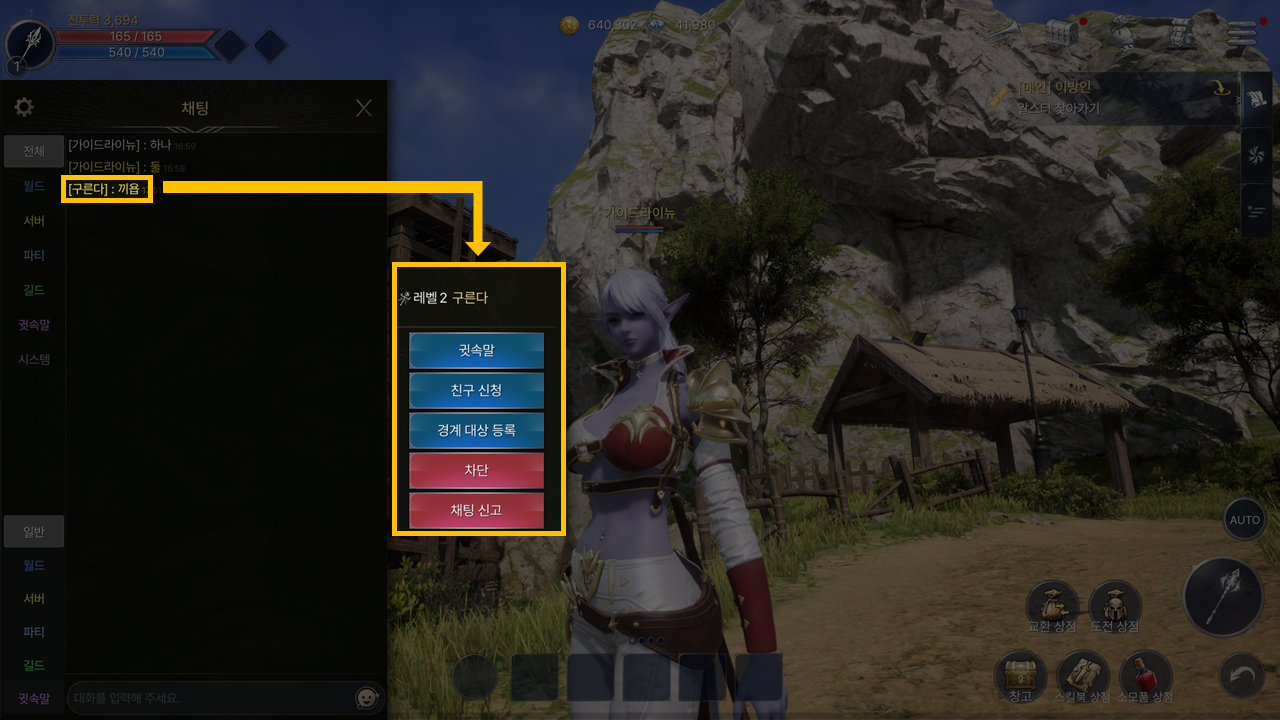The height and width of the screenshot is (720, 1280).
Task: Switch to the 시스템 chat tab
Action: [x=34, y=359]
